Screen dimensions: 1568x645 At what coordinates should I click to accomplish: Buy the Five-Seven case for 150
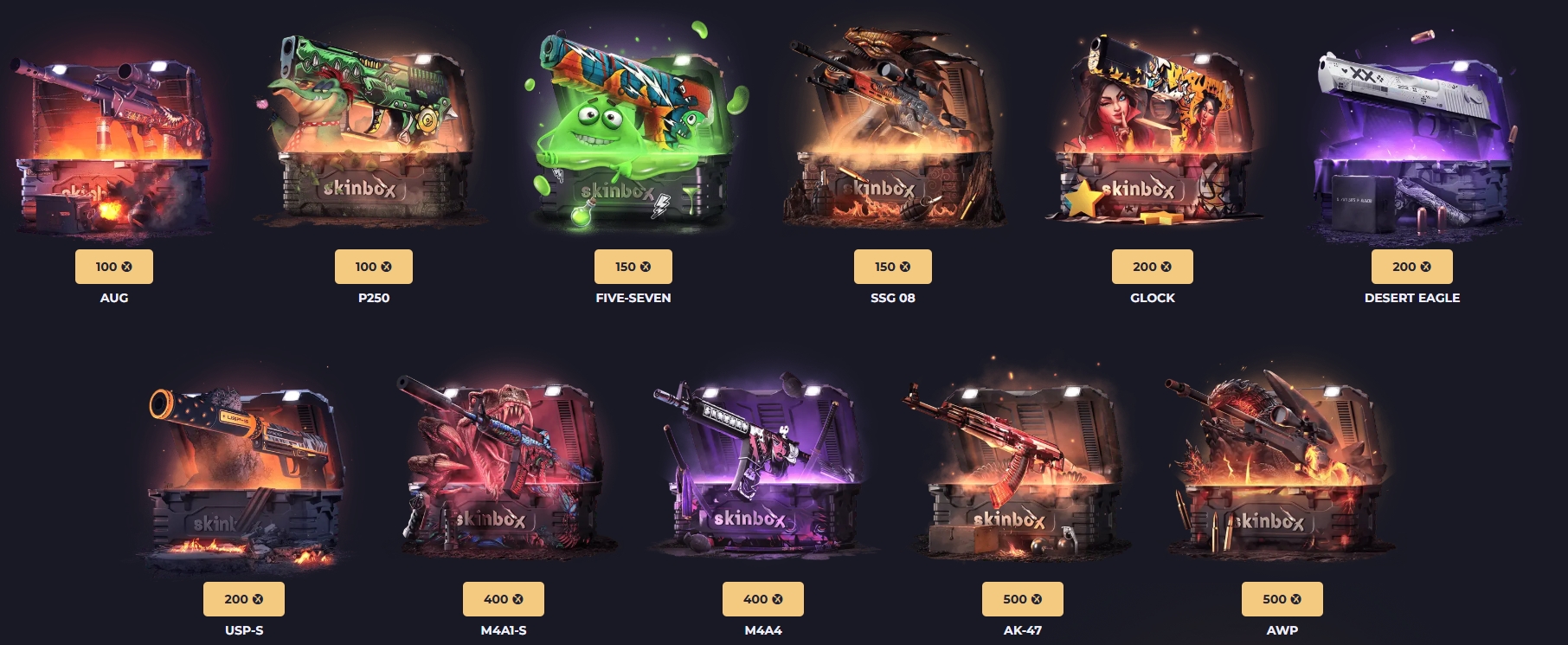(x=633, y=267)
